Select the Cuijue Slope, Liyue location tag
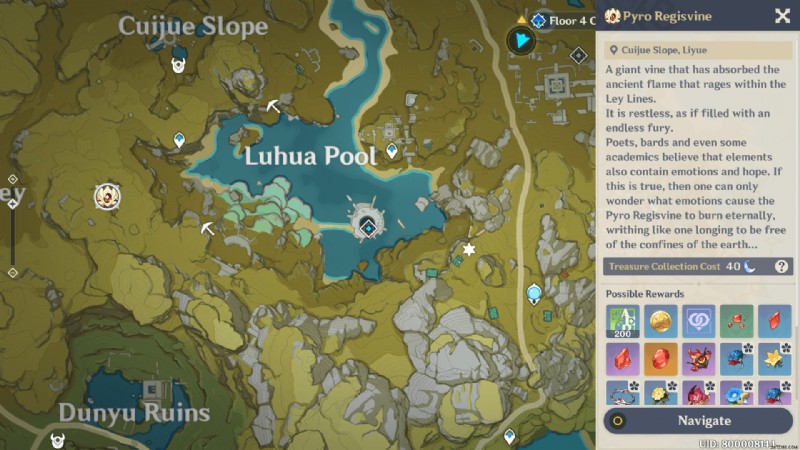This screenshot has width=800, height=450. [x=660, y=48]
